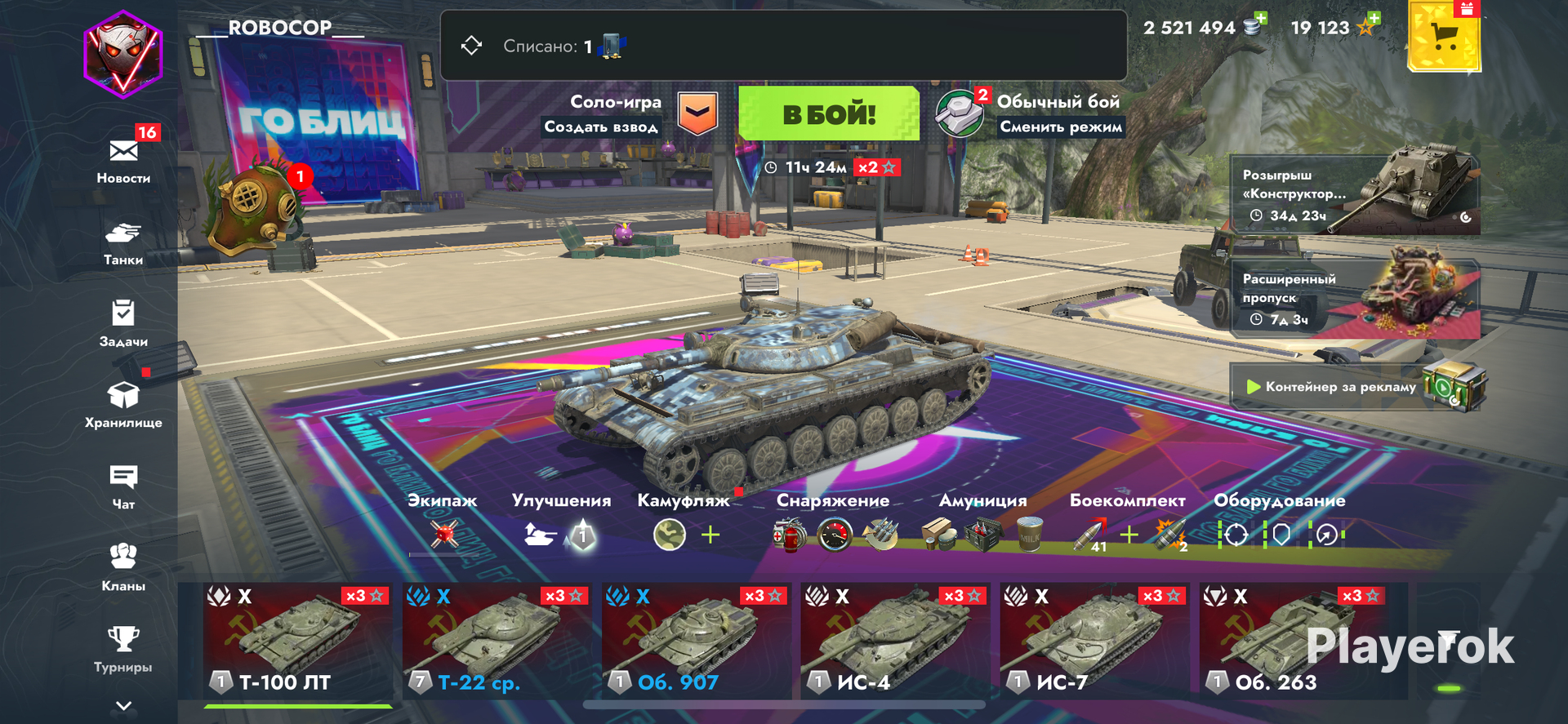
Task: Expand the sidebar with the down chevron
Action: click(x=123, y=706)
